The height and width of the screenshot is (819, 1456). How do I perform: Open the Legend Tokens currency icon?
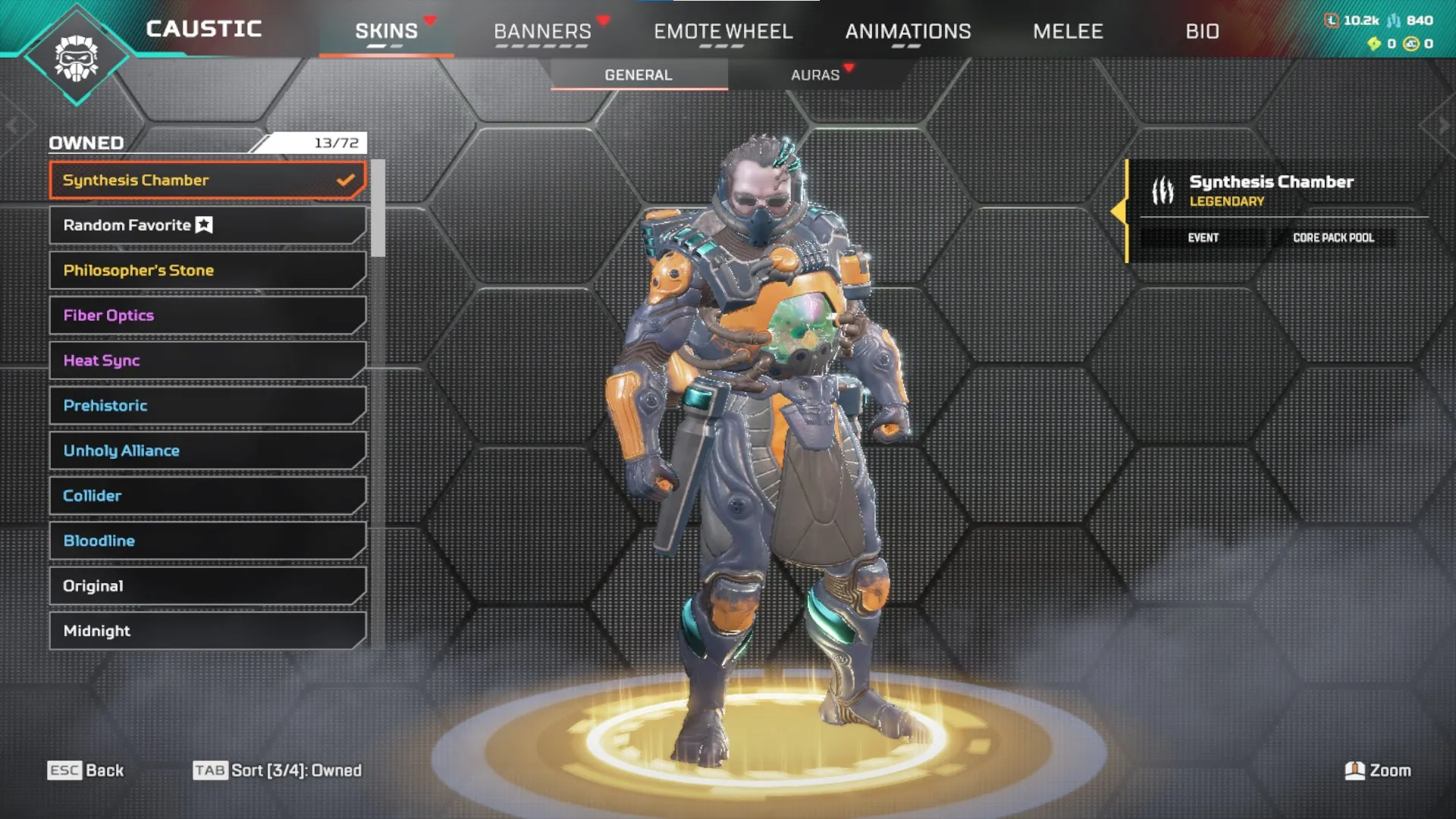pos(1331,21)
